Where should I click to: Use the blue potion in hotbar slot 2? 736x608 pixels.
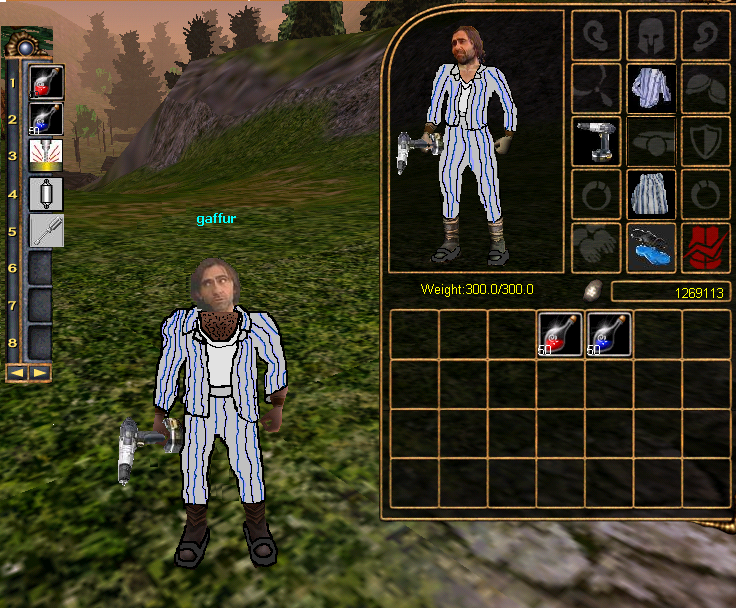pos(41,120)
